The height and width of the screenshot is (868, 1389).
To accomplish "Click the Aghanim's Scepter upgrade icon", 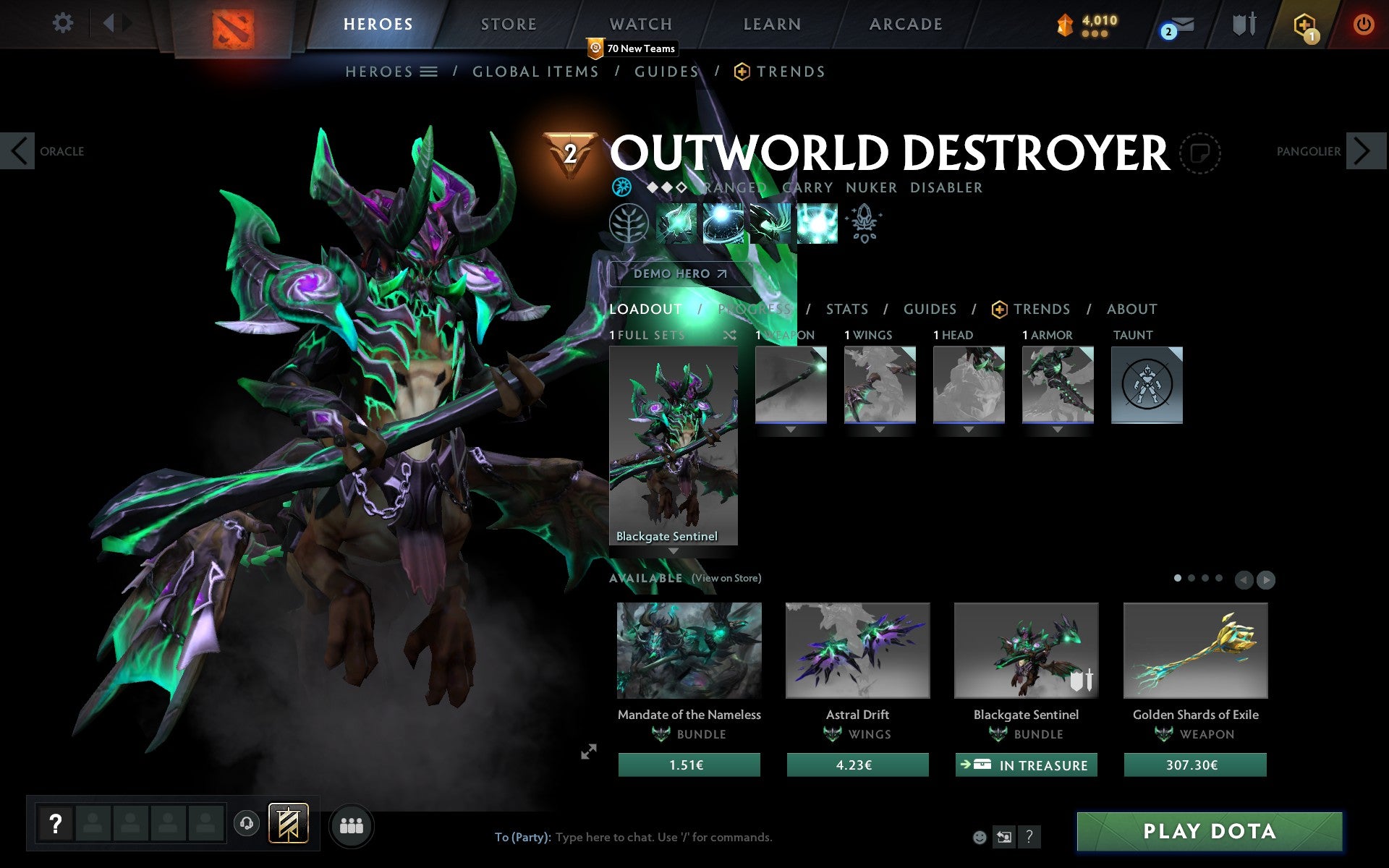I will coord(864,224).
